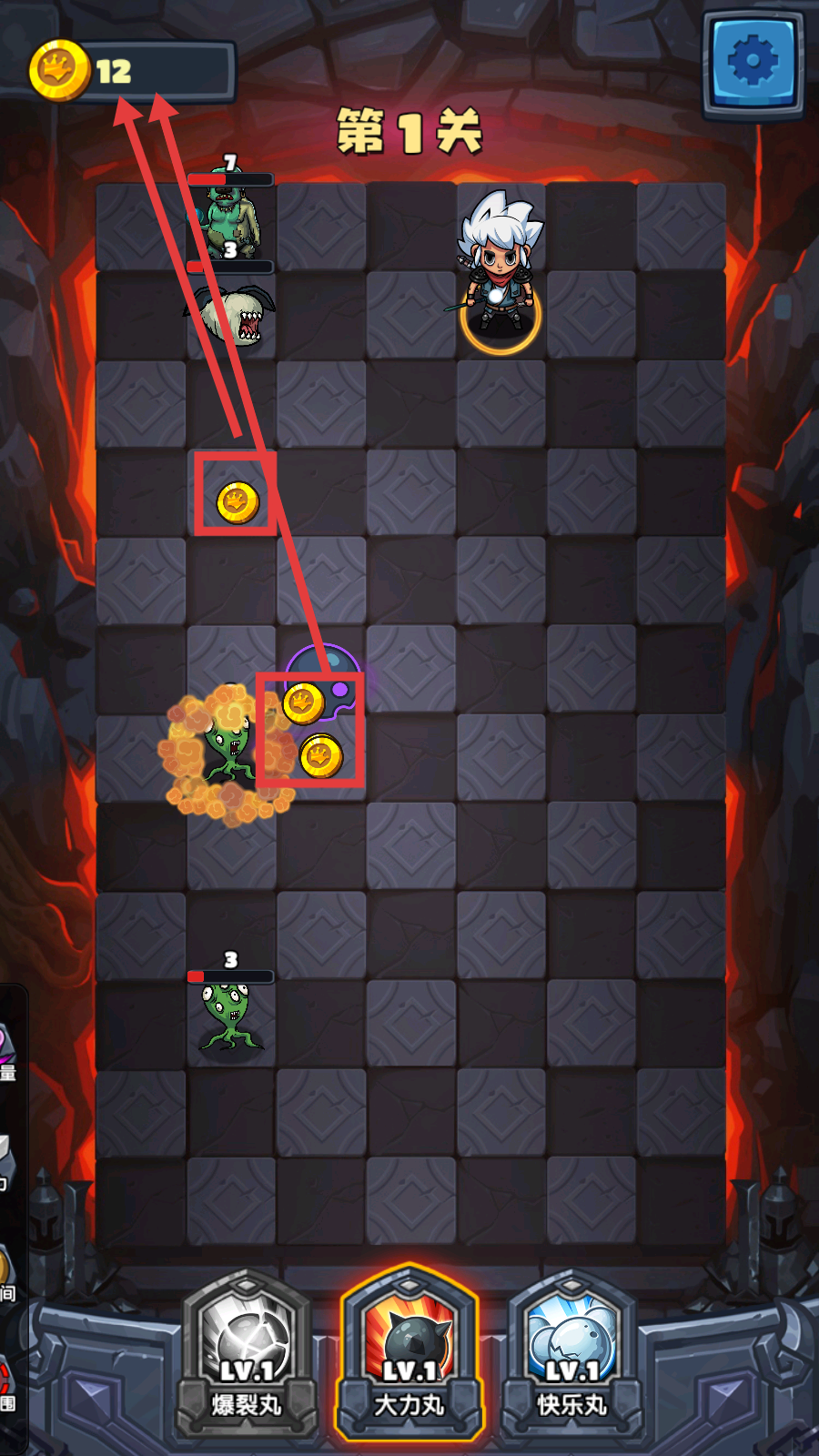Select the 爆裂丸 ball skill
This screenshot has height=1456, width=819.
[x=247, y=1351]
